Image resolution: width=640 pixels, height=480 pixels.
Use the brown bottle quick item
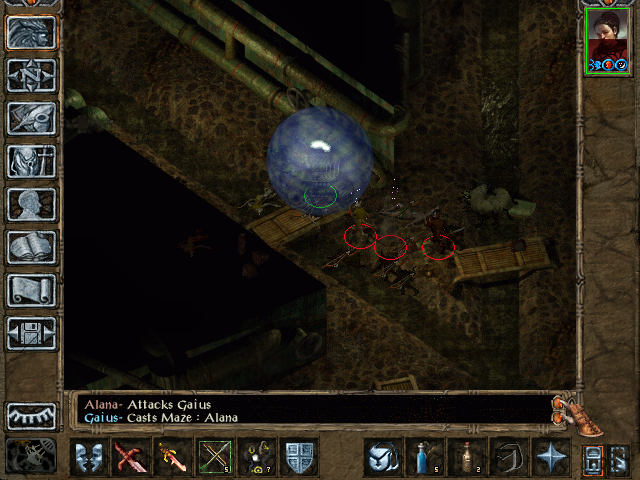(466, 457)
